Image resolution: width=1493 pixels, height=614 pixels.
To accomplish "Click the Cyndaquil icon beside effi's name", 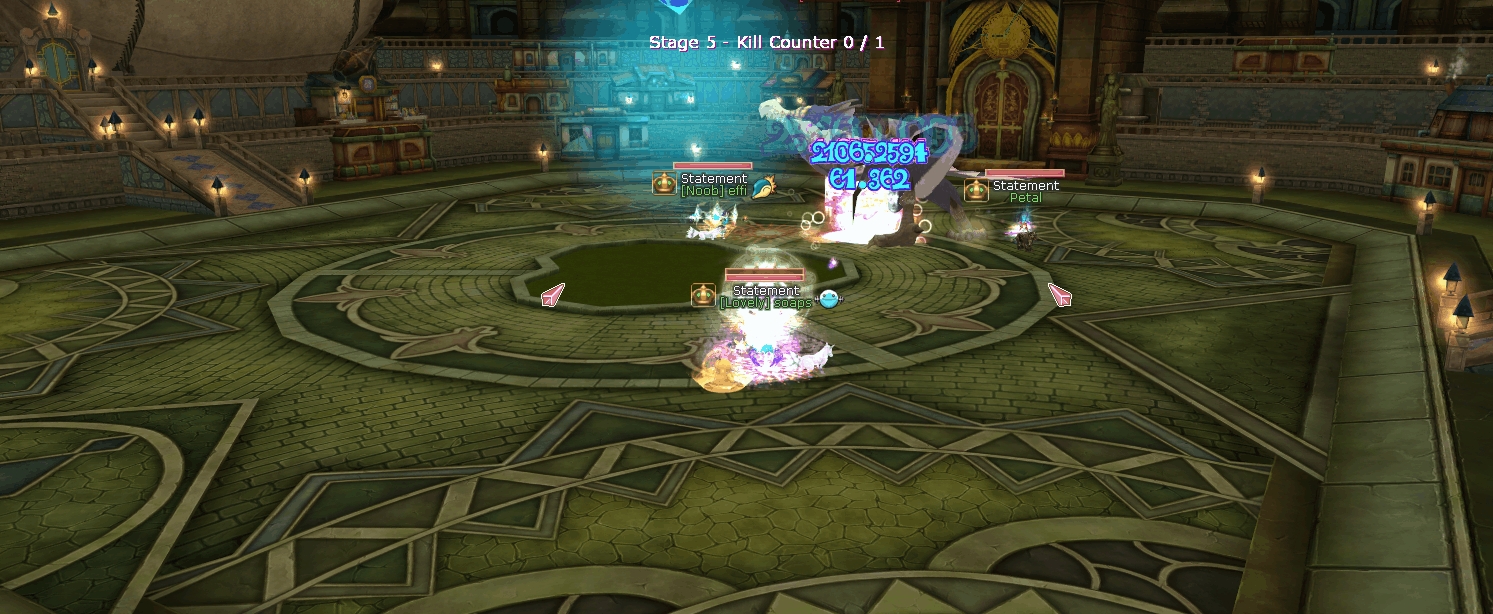I will click(x=765, y=185).
